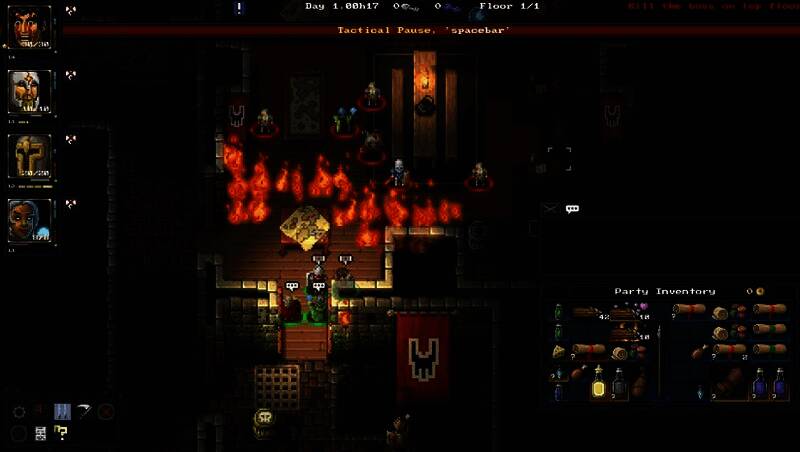Pick the firewood stack with 42 count
800x452 pixels.
click(x=587, y=313)
